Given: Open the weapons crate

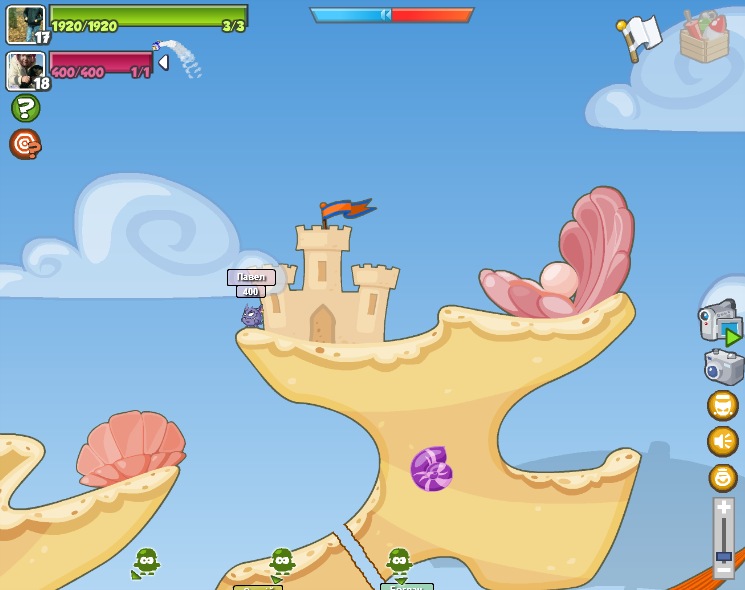Looking at the screenshot, I should [704, 38].
